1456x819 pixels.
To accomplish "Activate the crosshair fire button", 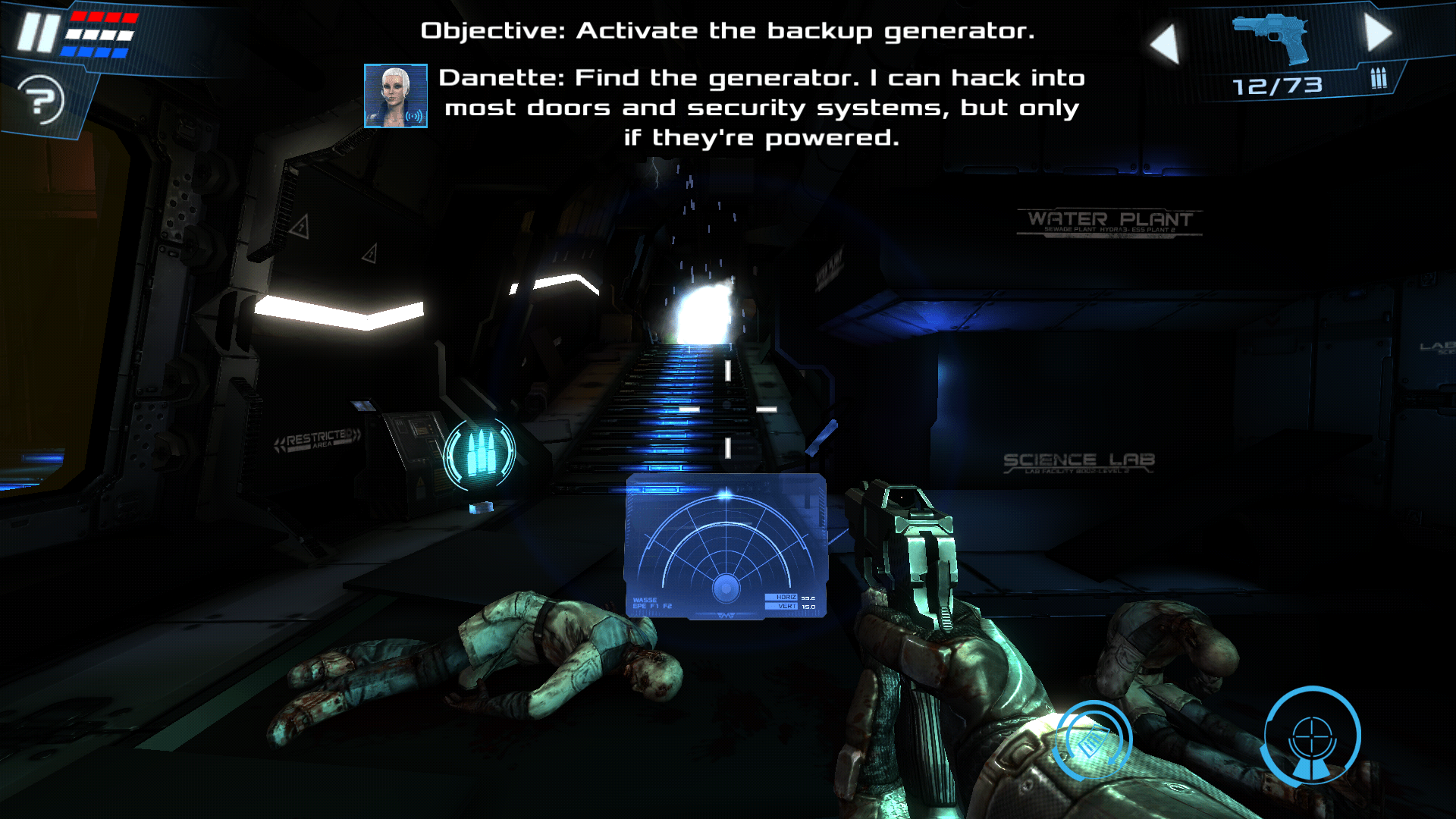I will coord(1311,736).
